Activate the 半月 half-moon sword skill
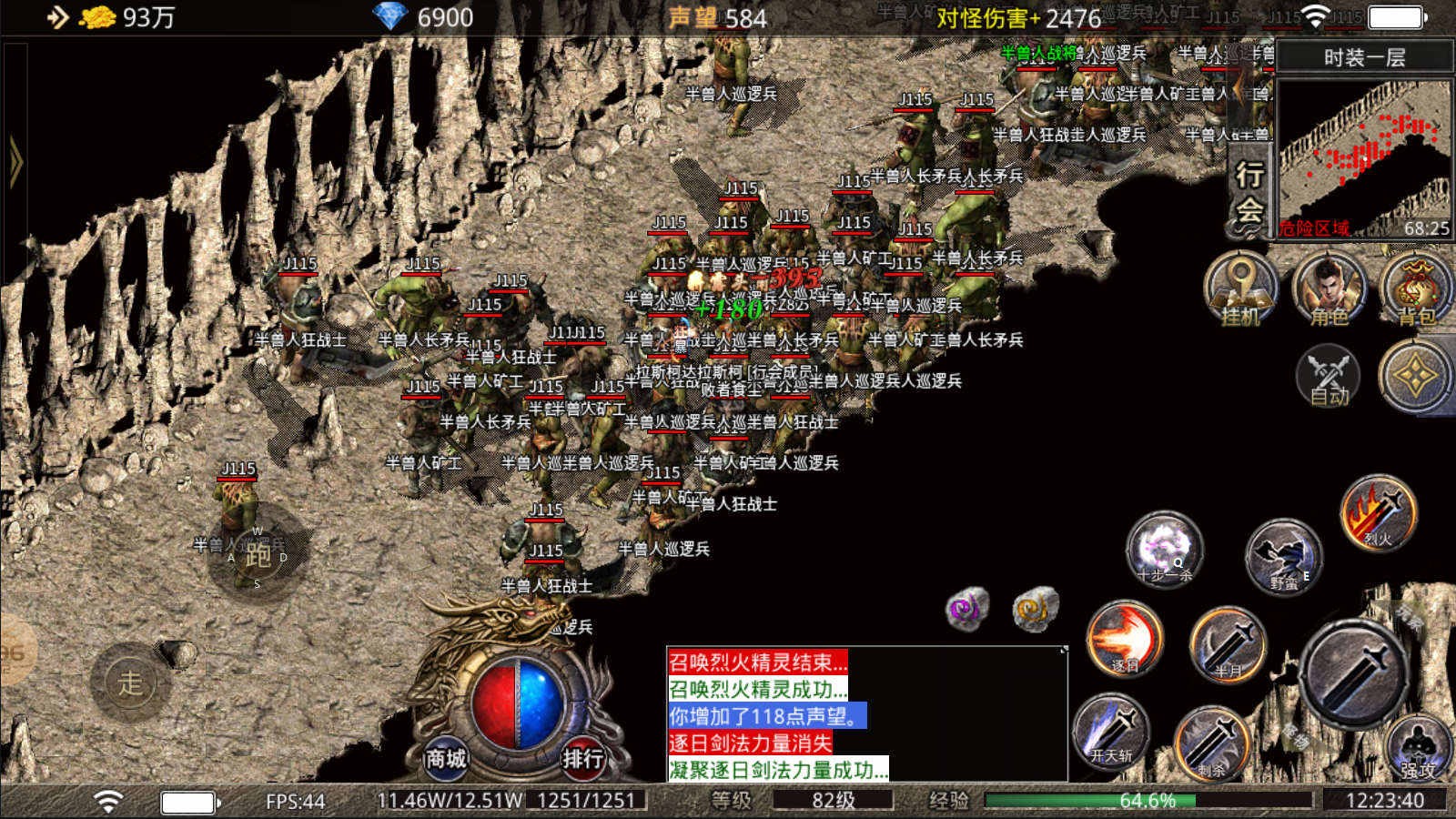This screenshot has height=819, width=1456. pyautogui.click(x=1228, y=644)
